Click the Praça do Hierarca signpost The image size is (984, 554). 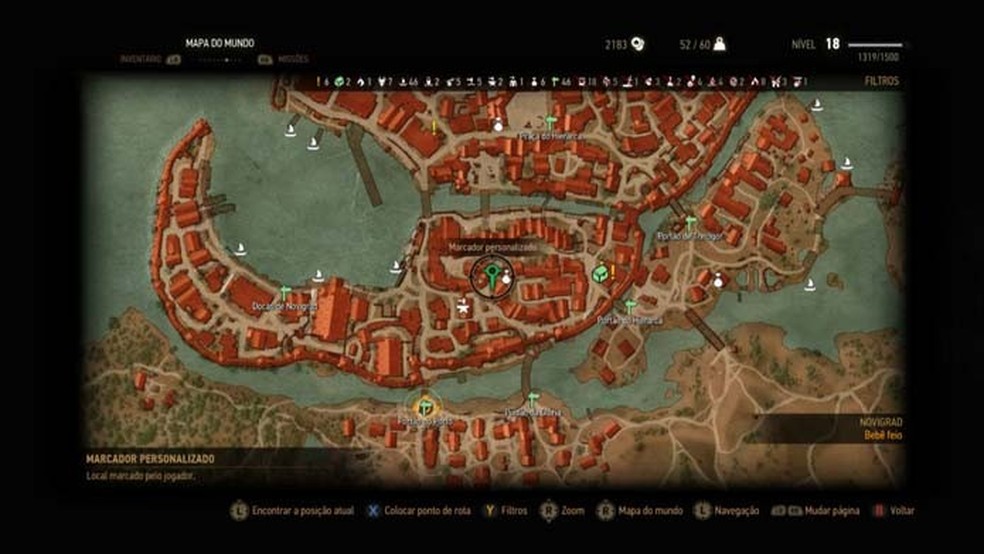pyautogui.click(x=550, y=122)
